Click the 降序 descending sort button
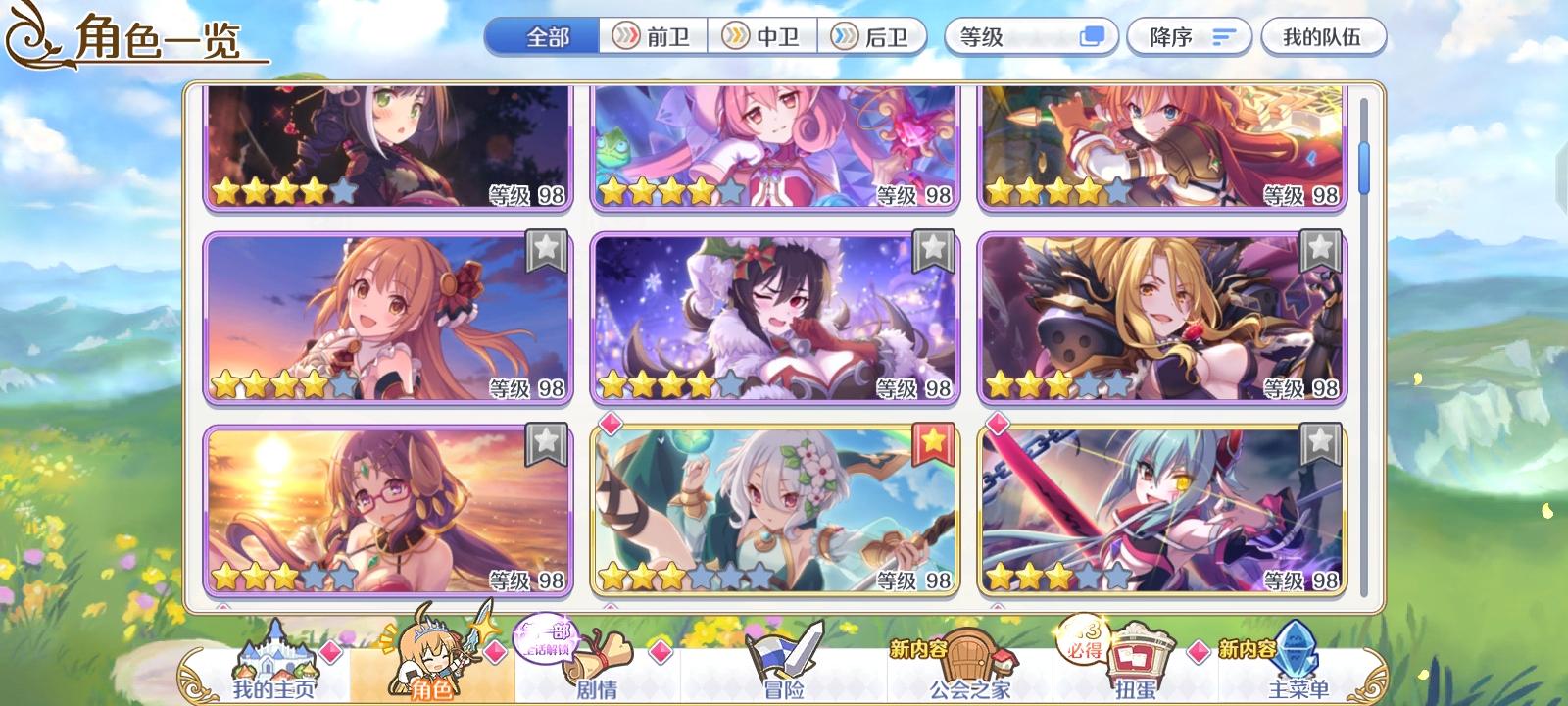The height and width of the screenshot is (706, 1568). coord(1187,35)
